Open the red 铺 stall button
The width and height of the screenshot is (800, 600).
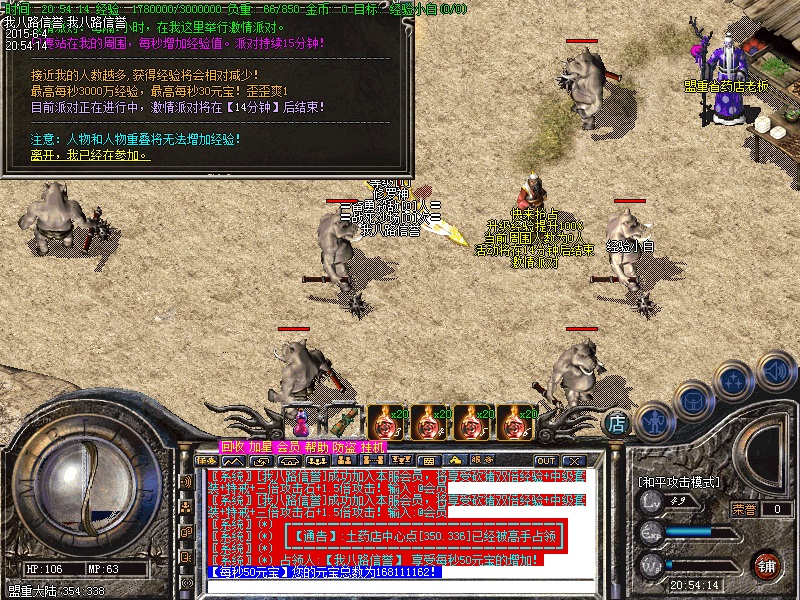click(x=767, y=565)
